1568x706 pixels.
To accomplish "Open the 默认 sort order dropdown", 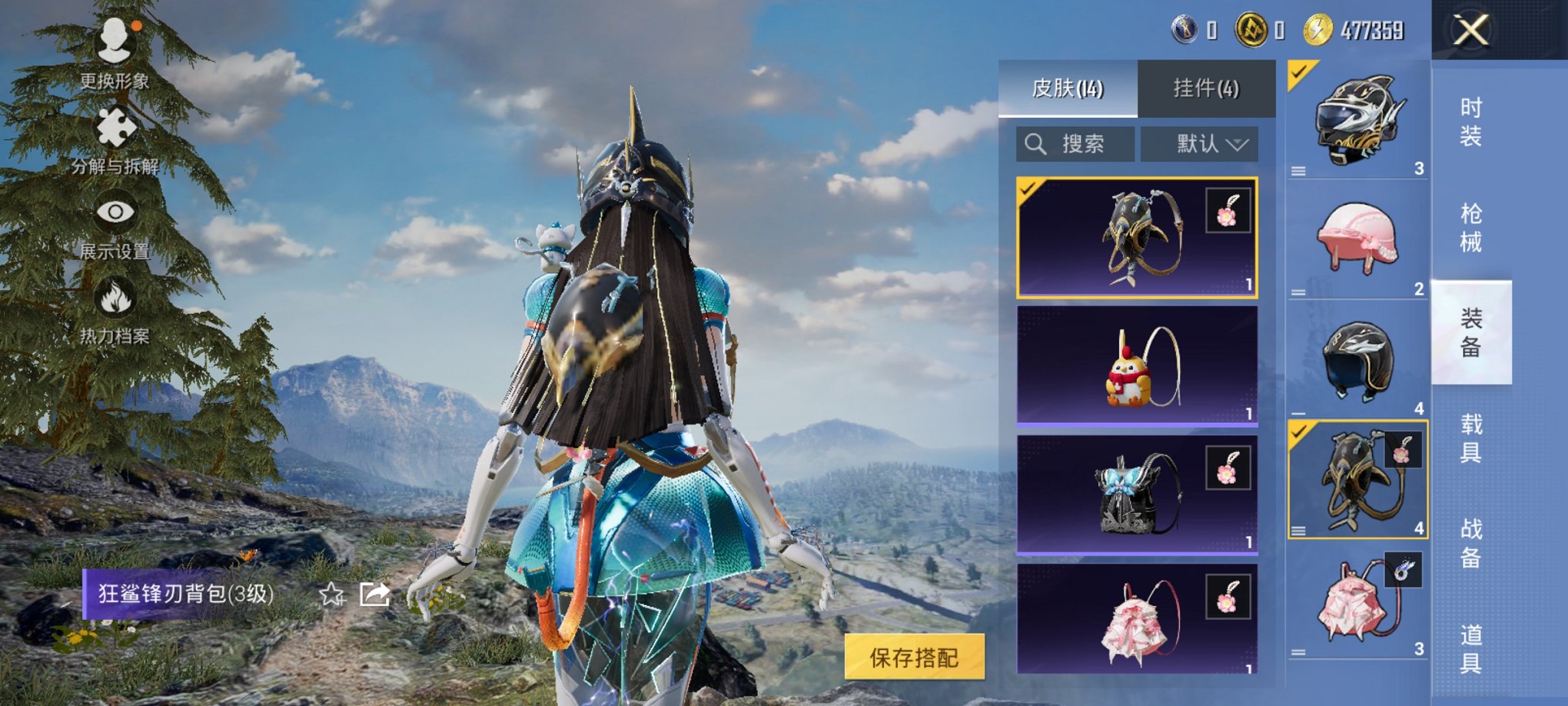I will 1199,145.
